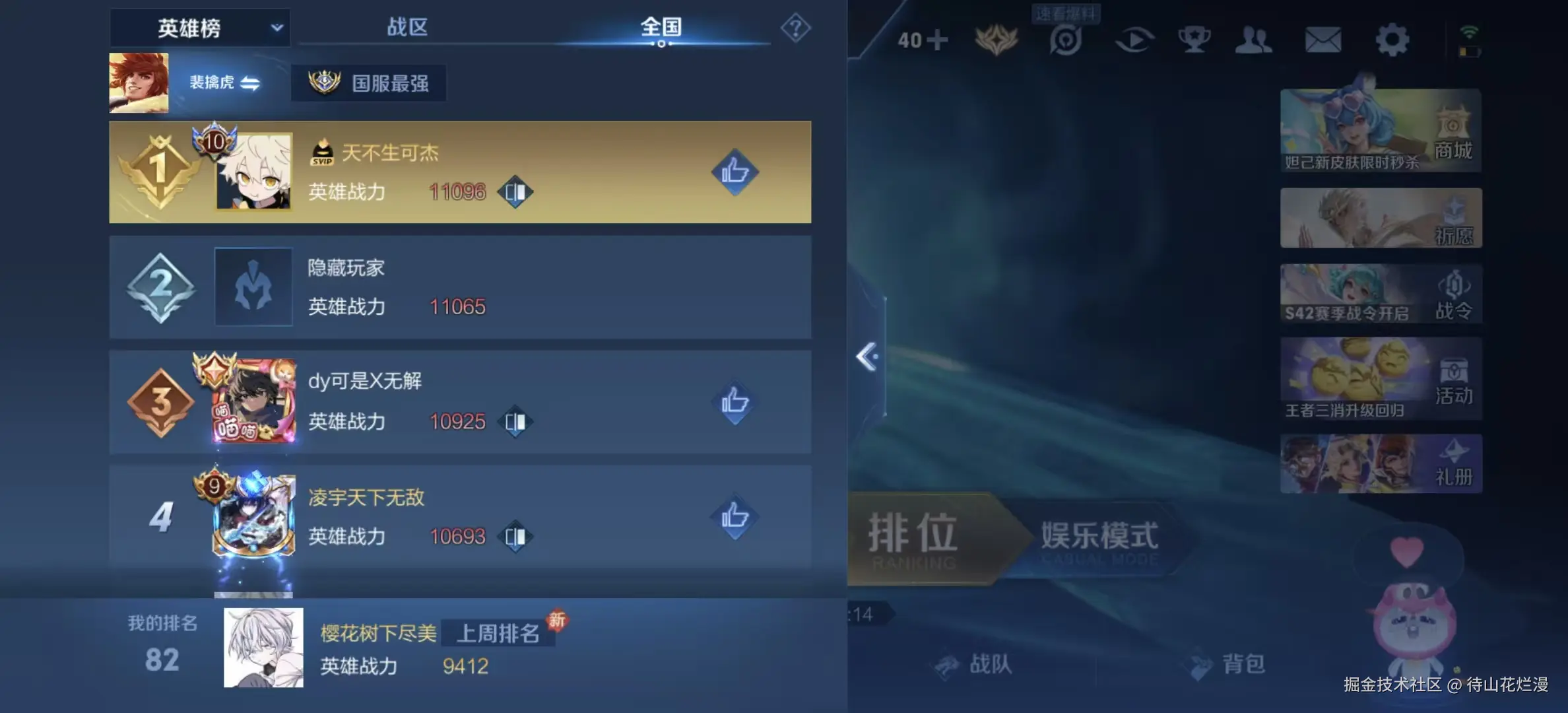Open the friends list icon
1568x713 pixels.
point(1253,40)
